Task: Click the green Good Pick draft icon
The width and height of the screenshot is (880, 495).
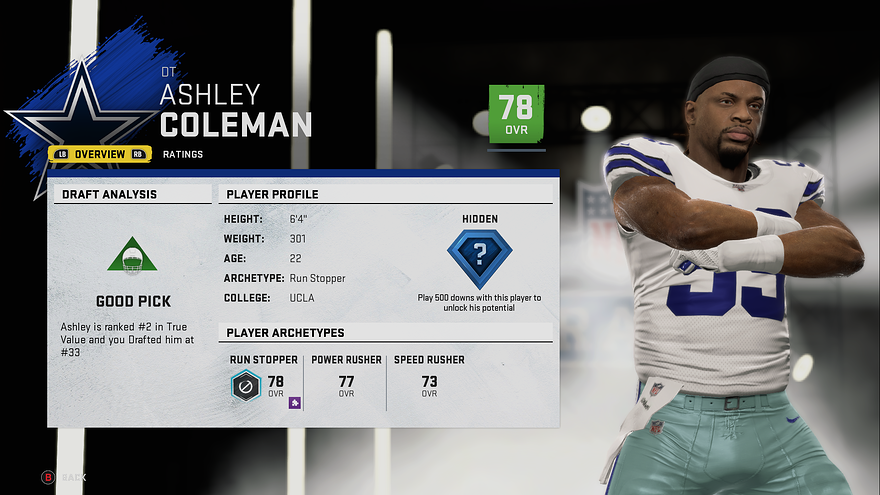Action: click(x=132, y=256)
